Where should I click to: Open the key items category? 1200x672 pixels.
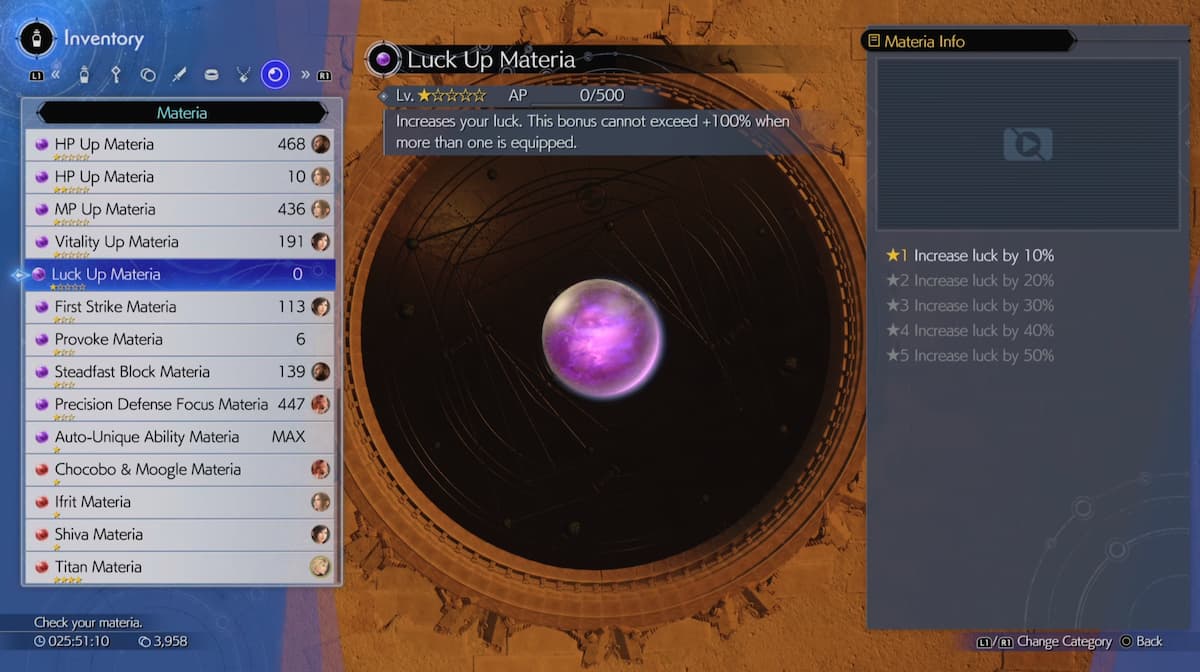[x=117, y=74]
